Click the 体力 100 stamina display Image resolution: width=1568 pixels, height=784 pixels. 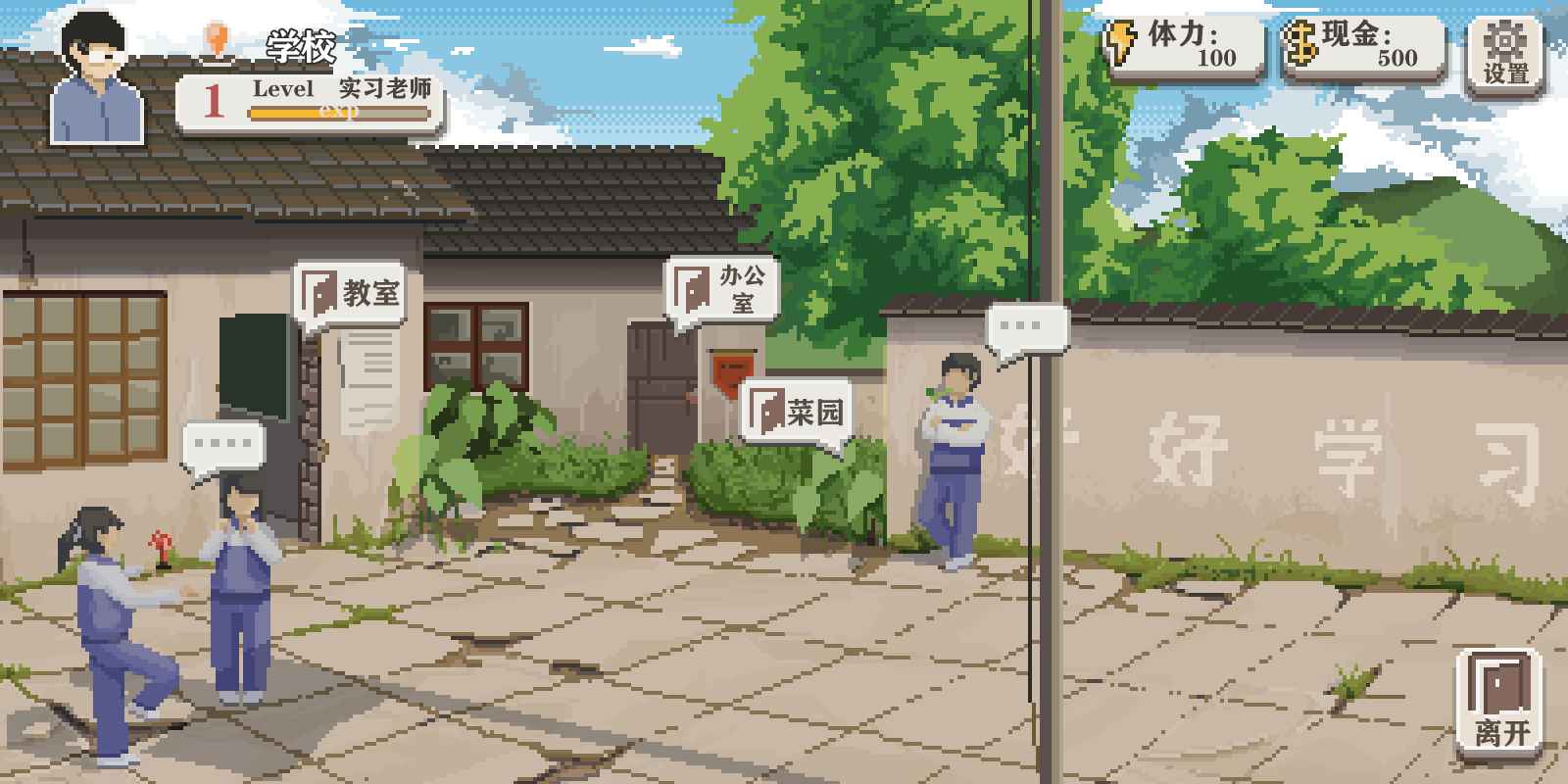(x=1188, y=44)
